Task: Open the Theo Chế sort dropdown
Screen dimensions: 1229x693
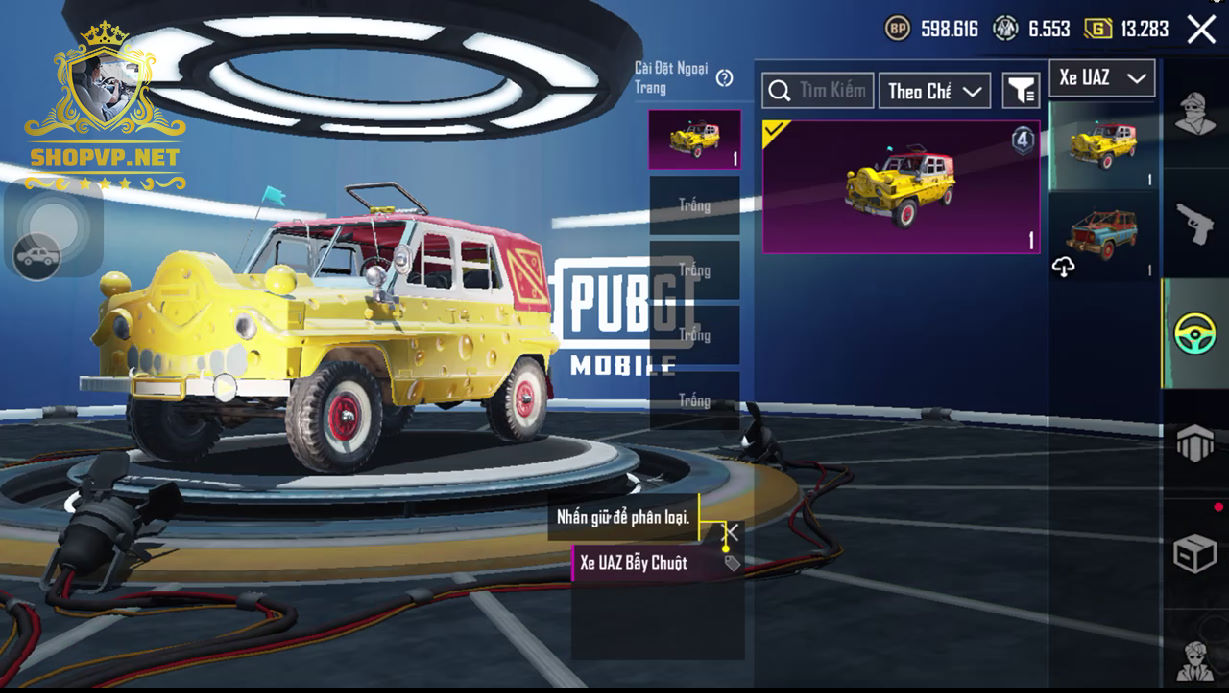Action: coord(934,91)
